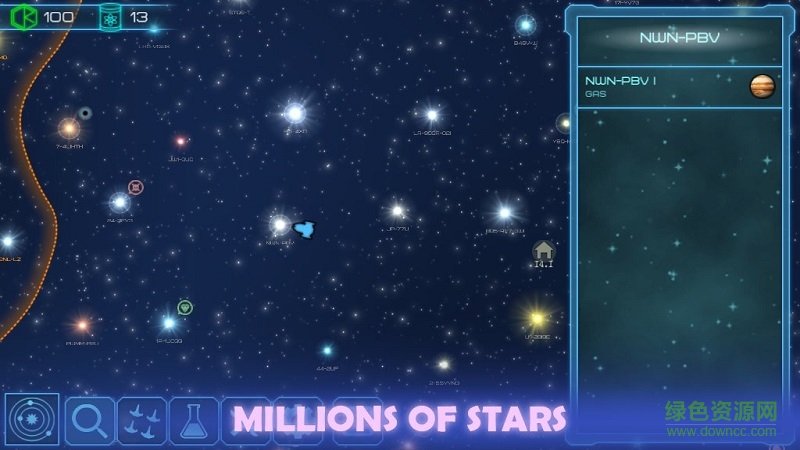
Task: Open the research flask menu
Action: point(194,420)
